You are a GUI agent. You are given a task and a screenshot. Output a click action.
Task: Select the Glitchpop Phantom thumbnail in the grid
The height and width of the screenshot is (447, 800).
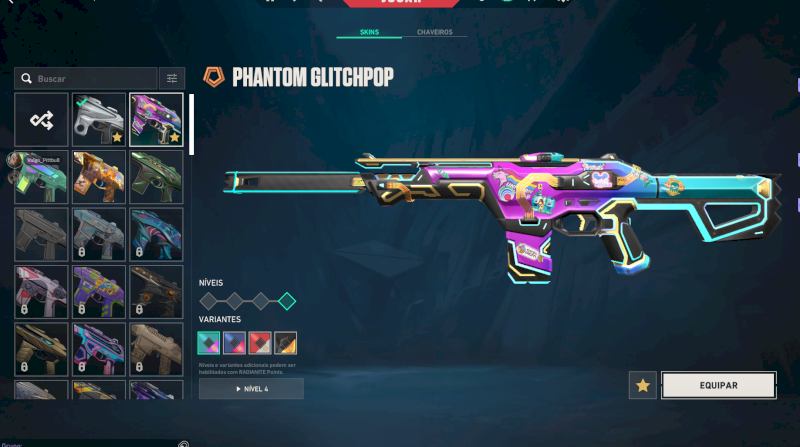[156, 119]
